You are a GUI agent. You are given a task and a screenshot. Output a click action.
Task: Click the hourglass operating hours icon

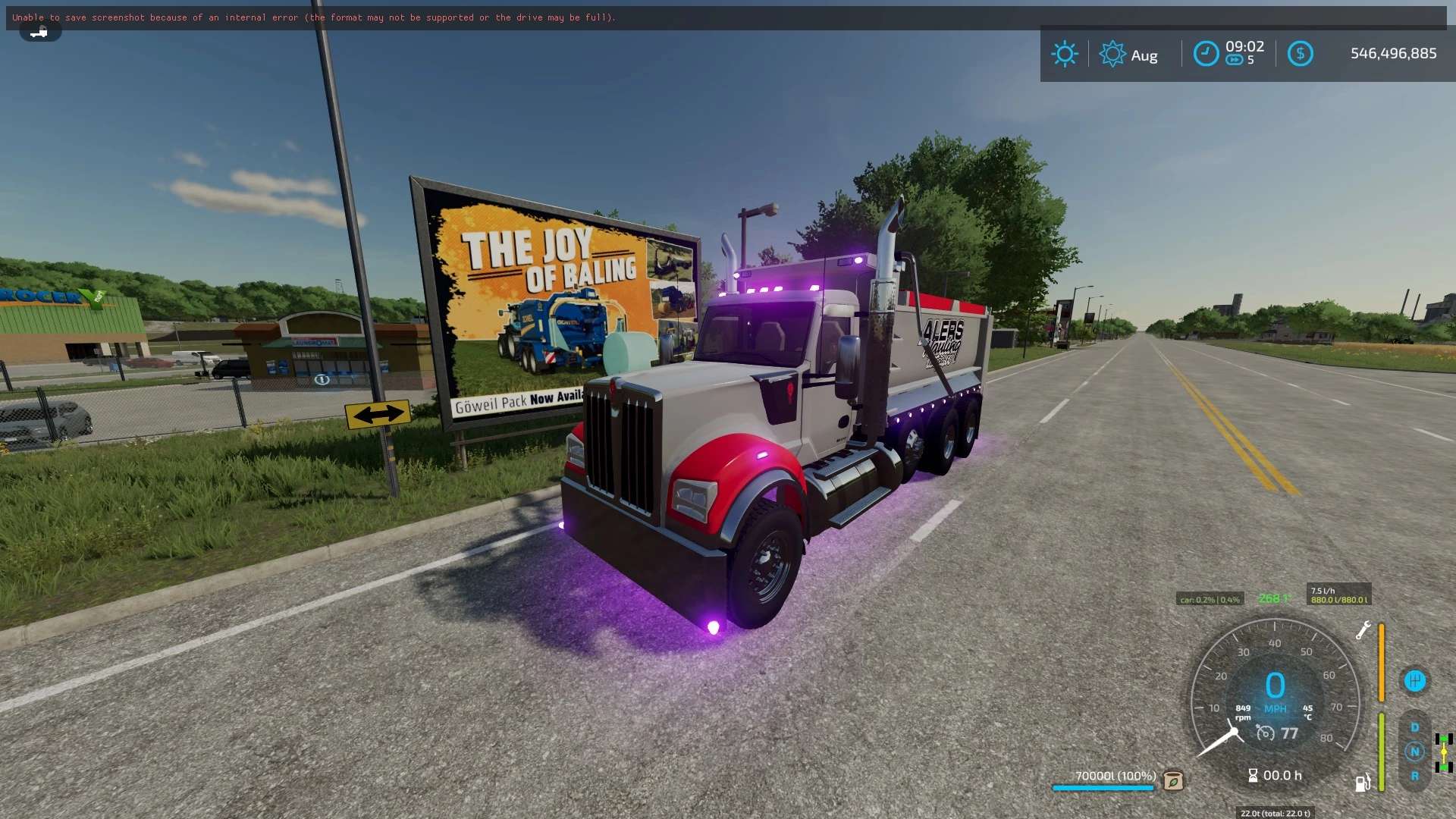(x=1253, y=775)
